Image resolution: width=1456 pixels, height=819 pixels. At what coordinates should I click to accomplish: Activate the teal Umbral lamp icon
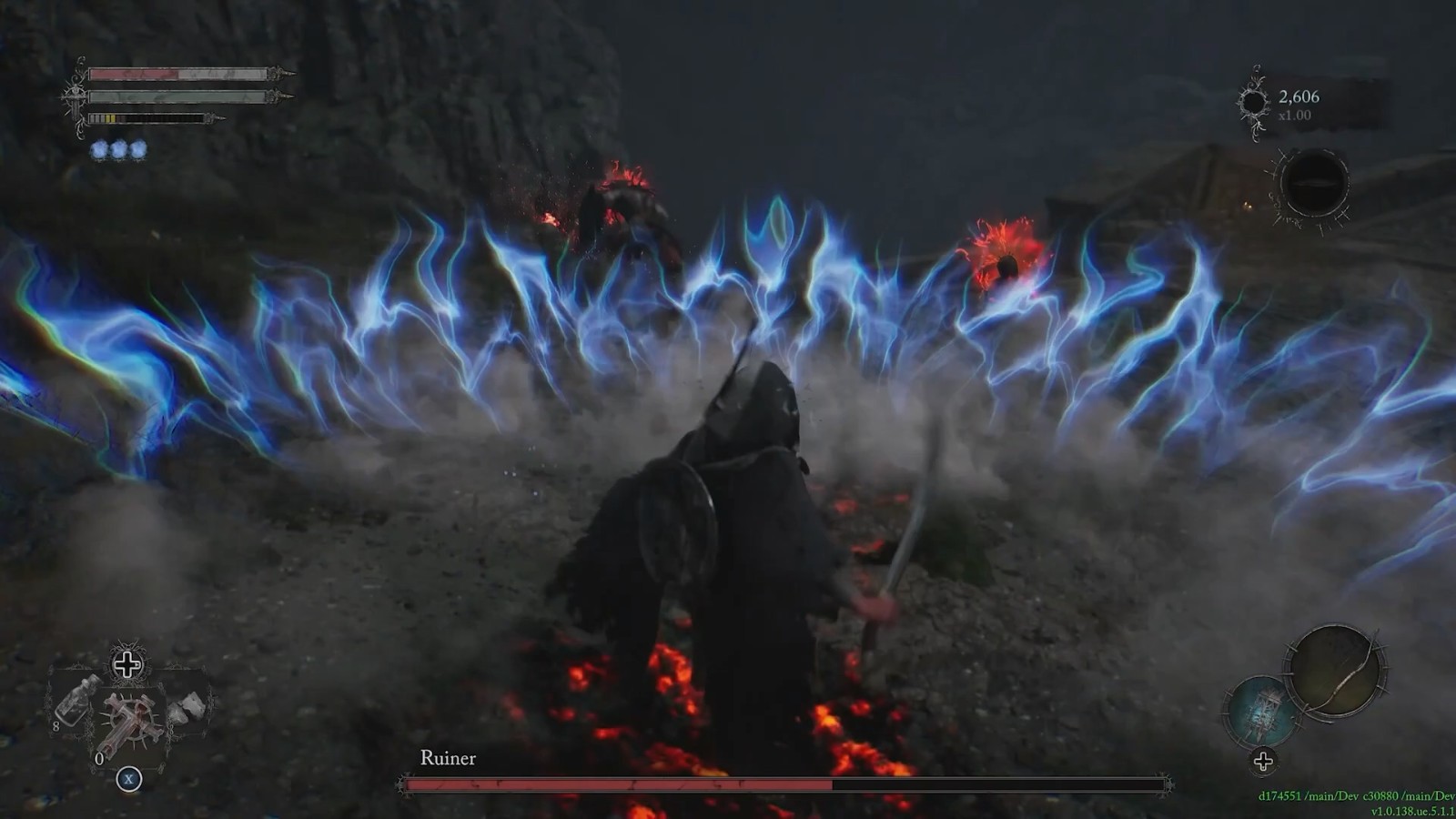coord(1264,712)
